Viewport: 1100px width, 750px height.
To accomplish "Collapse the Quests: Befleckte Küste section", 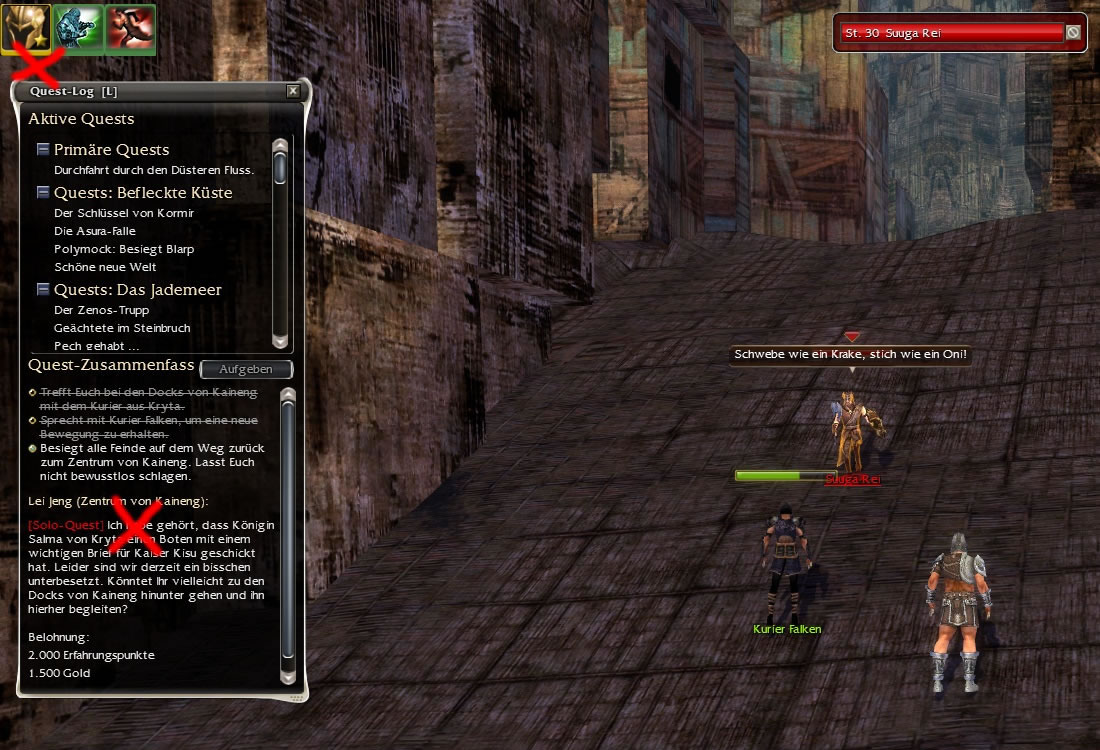I will [x=43, y=192].
